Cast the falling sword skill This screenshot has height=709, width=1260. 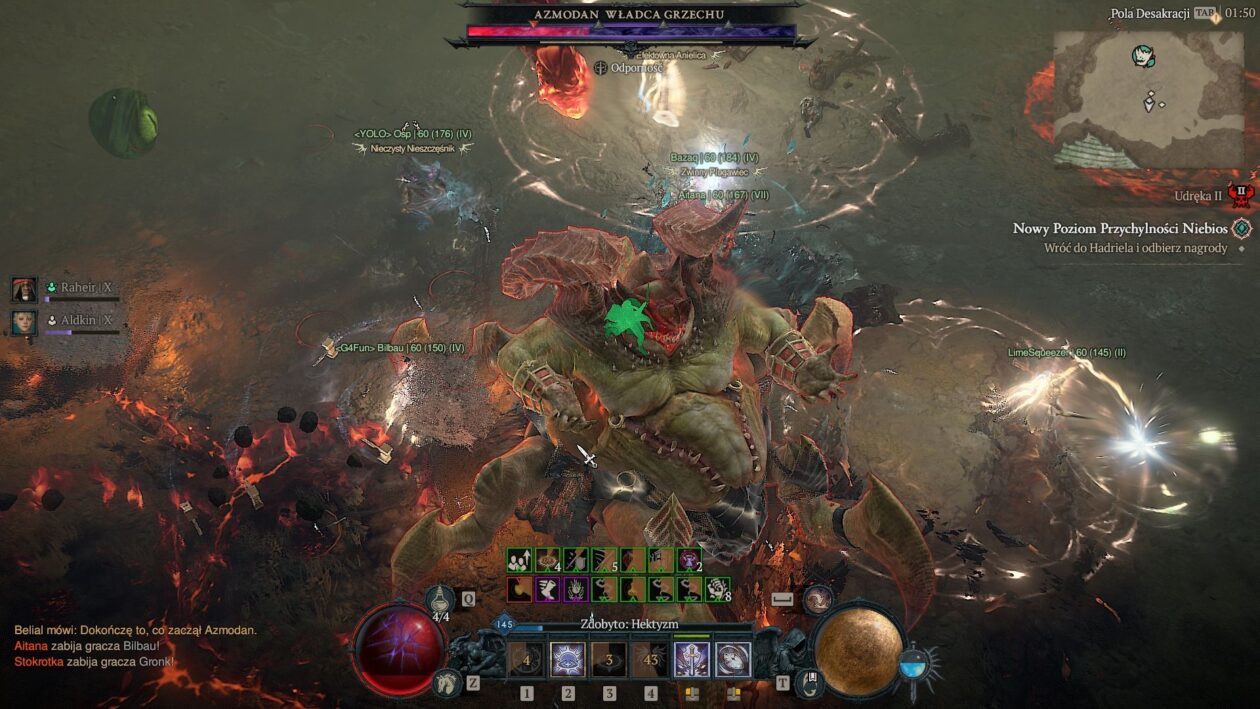(691, 660)
